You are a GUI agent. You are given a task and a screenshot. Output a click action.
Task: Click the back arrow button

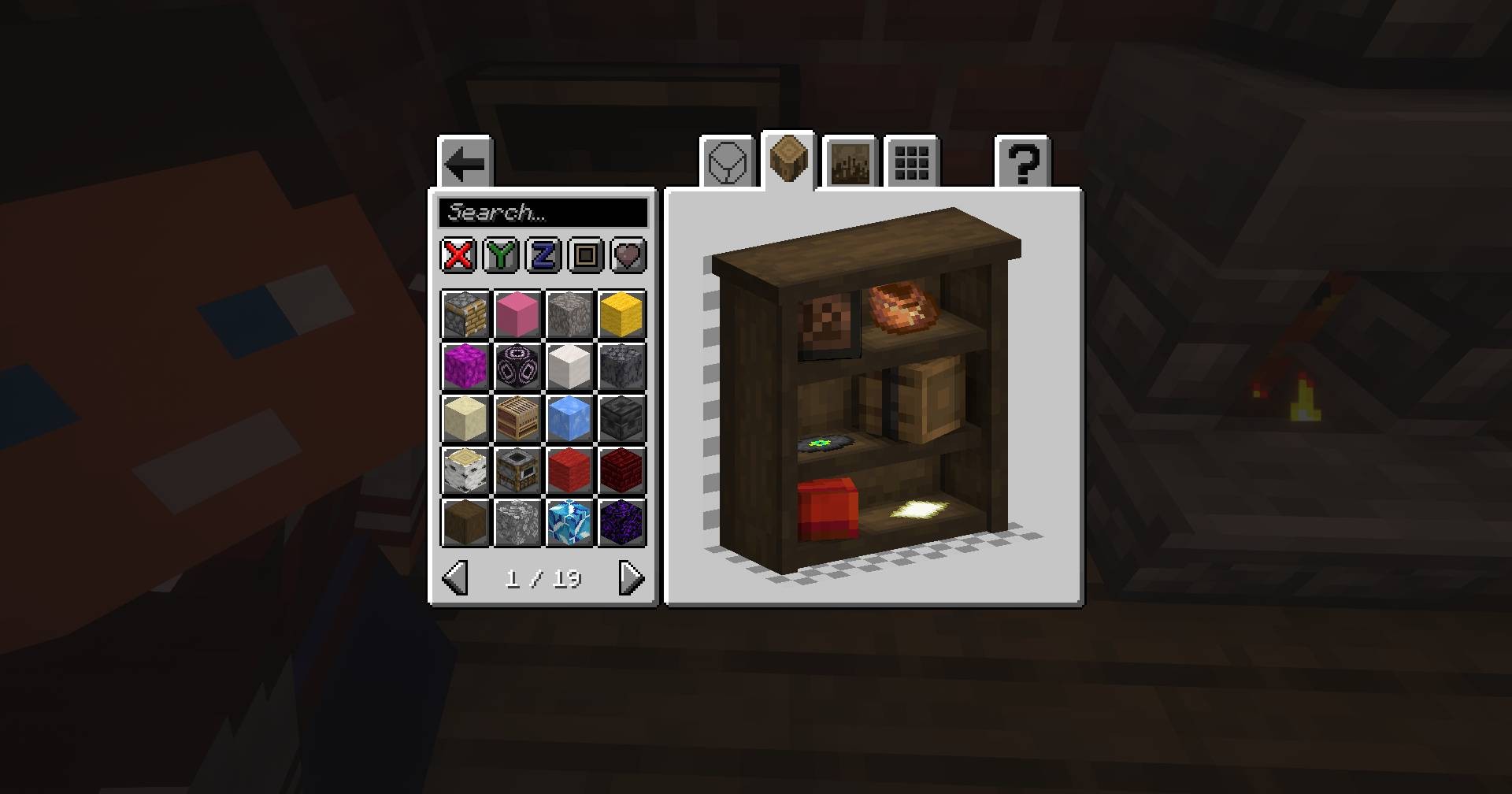465,164
